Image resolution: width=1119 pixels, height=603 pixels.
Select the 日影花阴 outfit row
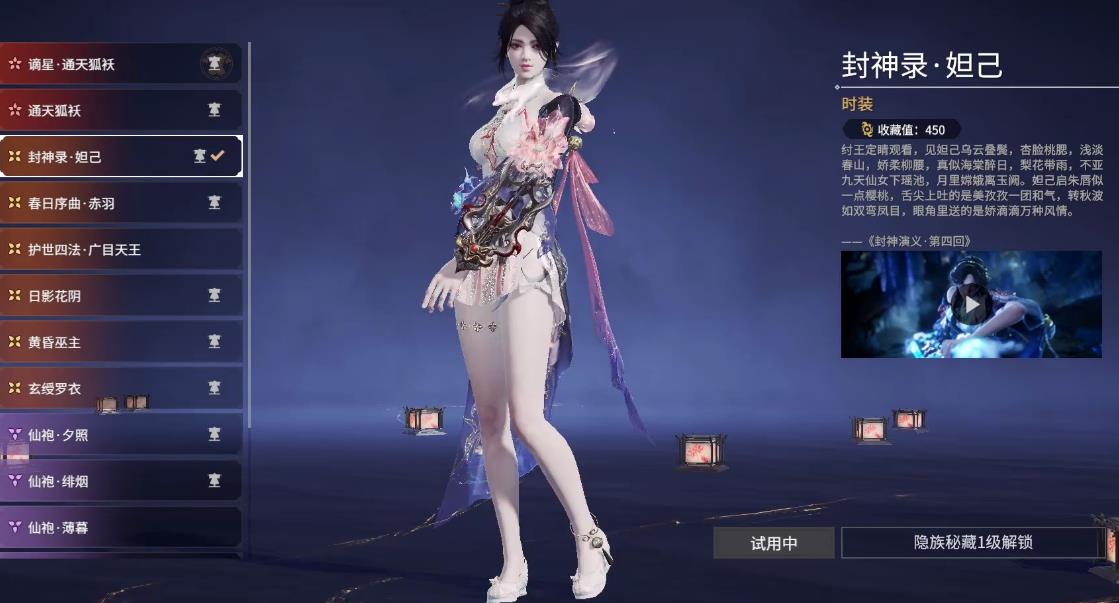pos(120,296)
